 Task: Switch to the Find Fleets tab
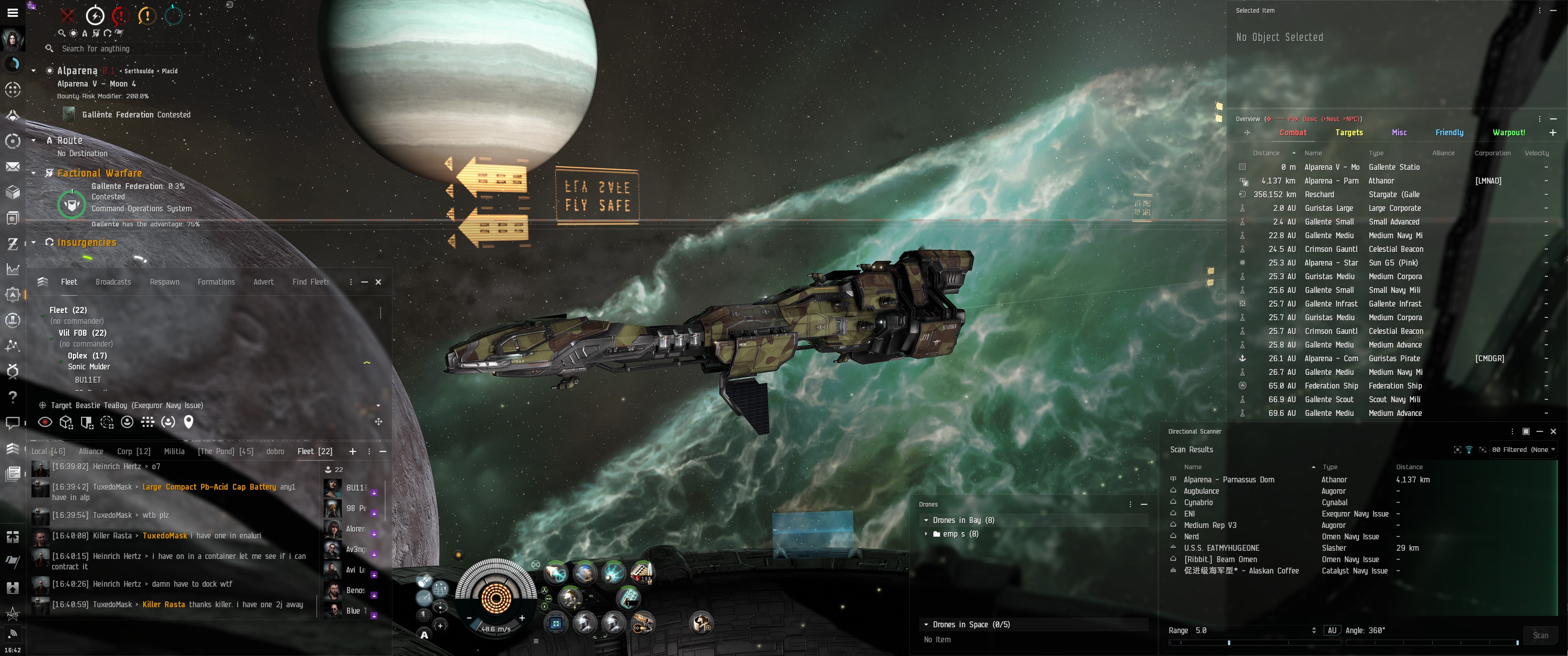310,282
